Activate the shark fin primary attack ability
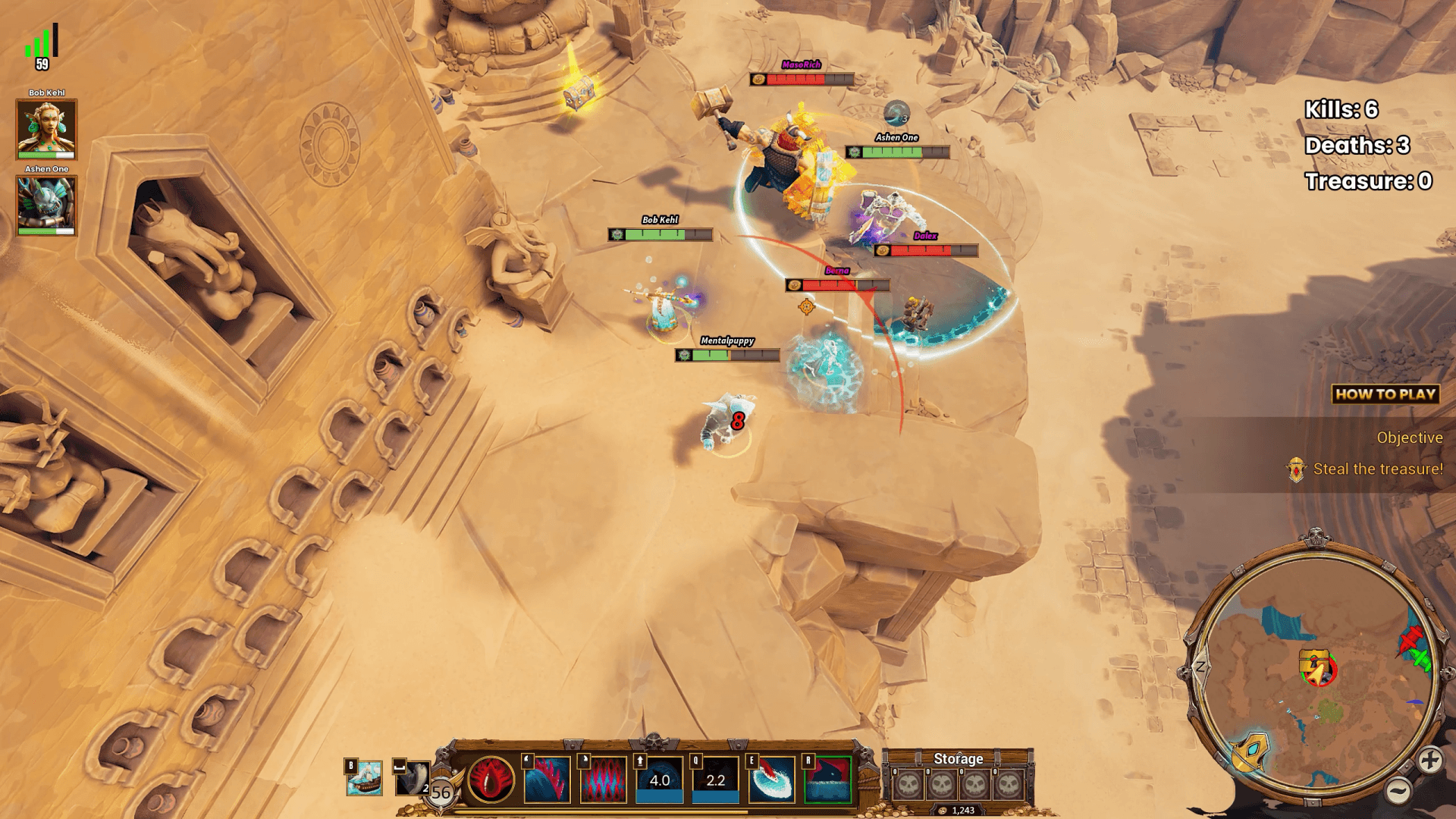Viewport: 1456px width, 819px height. pyautogui.click(x=547, y=781)
